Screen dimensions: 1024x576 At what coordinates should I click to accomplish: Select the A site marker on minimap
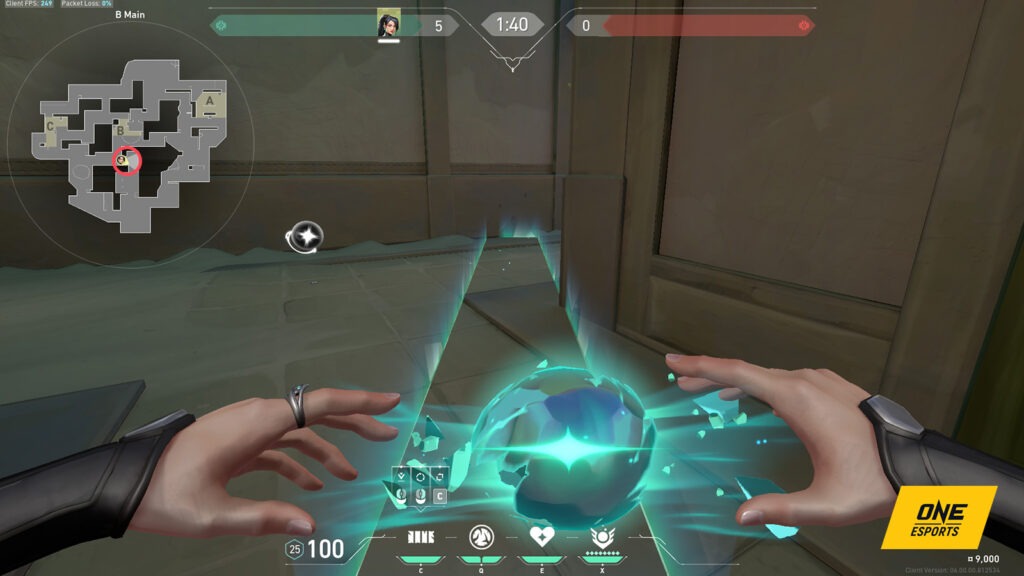coord(209,100)
